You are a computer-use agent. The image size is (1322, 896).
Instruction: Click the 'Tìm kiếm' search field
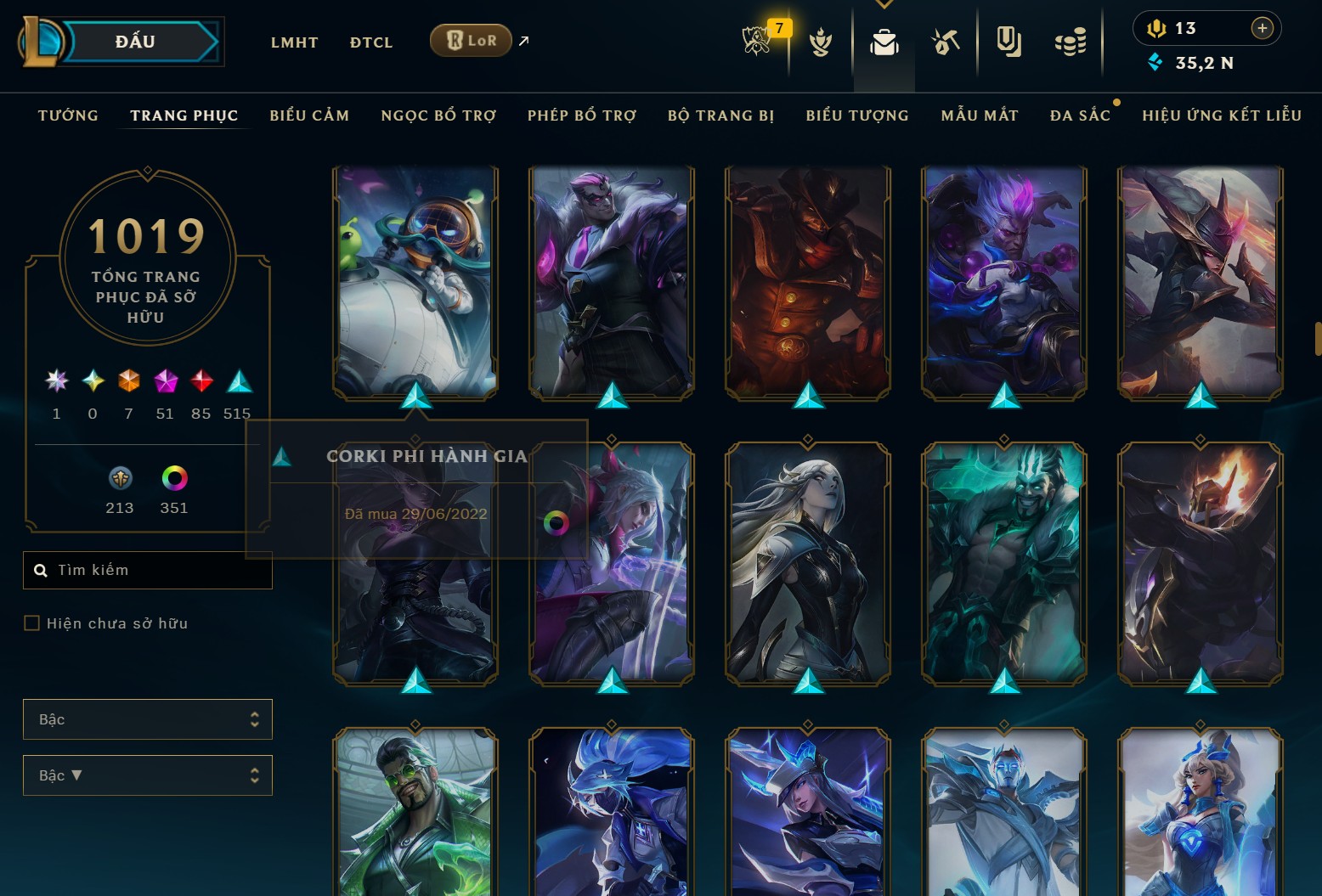tap(148, 570)
